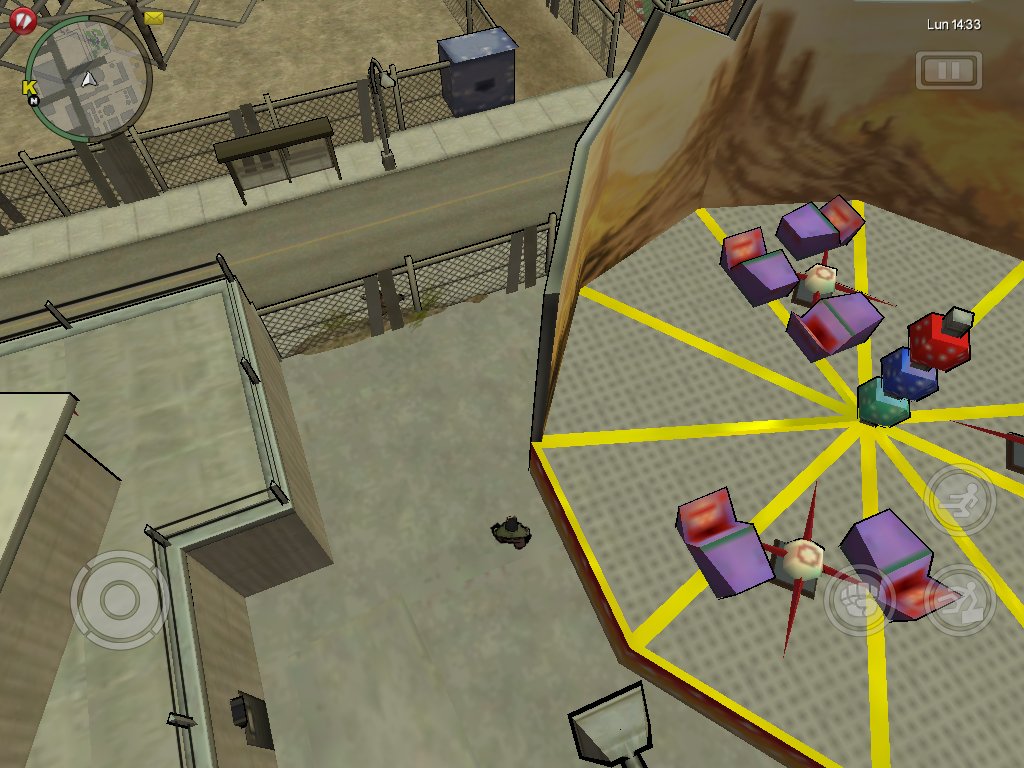Tap the climbing figure jump button
This screenshot has width=1024, height=768.
959,598
